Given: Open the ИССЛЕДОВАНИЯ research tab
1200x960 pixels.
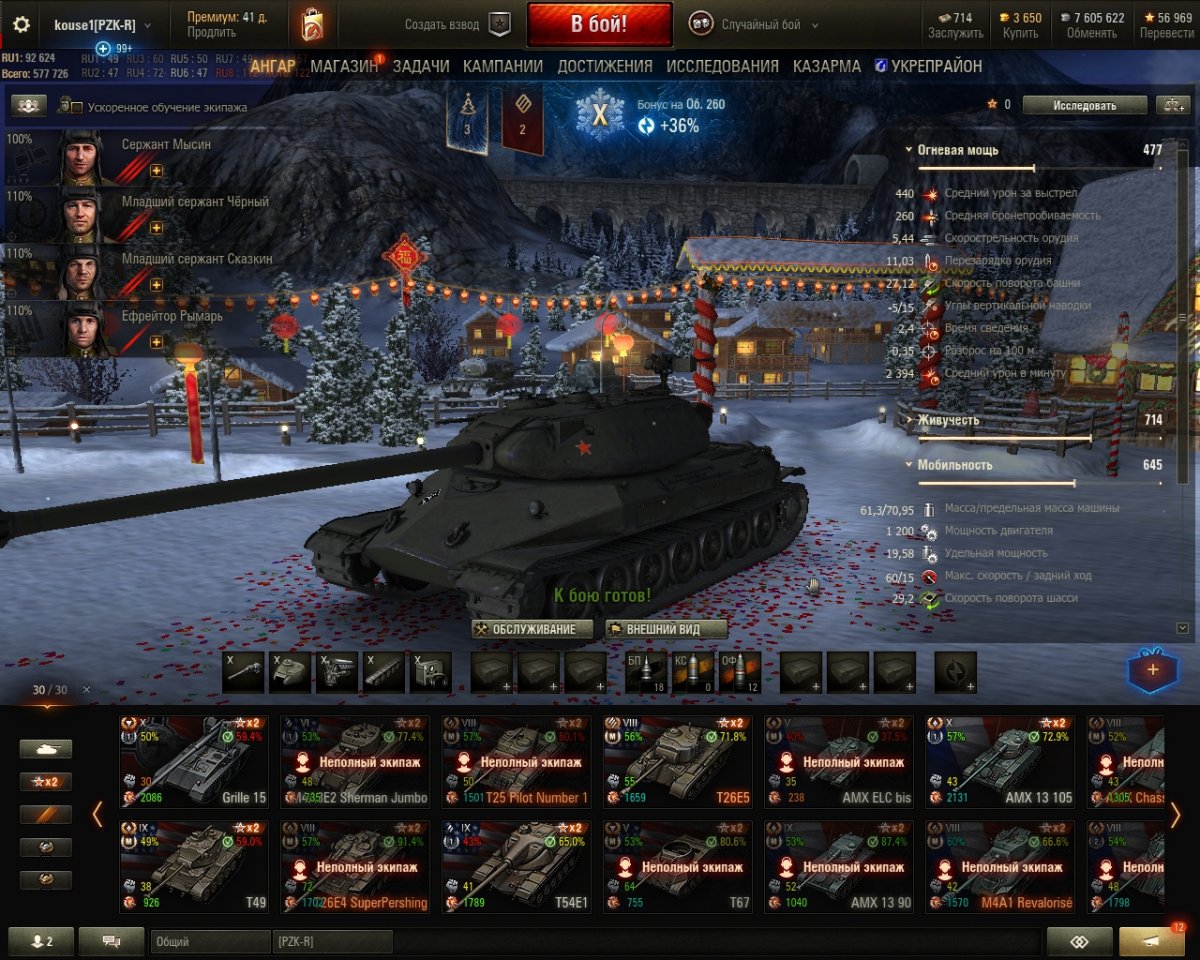Looking at the screenshot, I should point(722,66).
